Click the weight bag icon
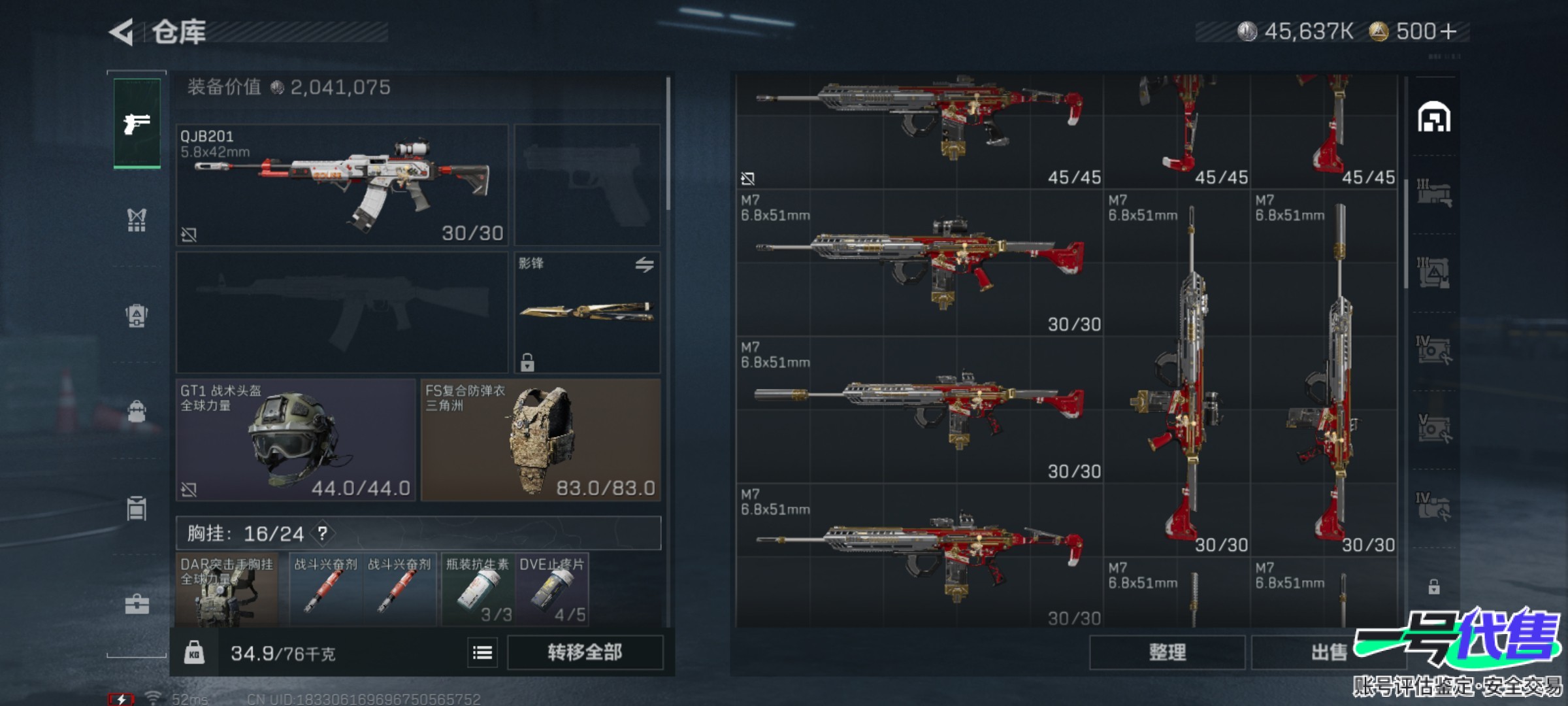1568x706 pixels. pos(194,652)
